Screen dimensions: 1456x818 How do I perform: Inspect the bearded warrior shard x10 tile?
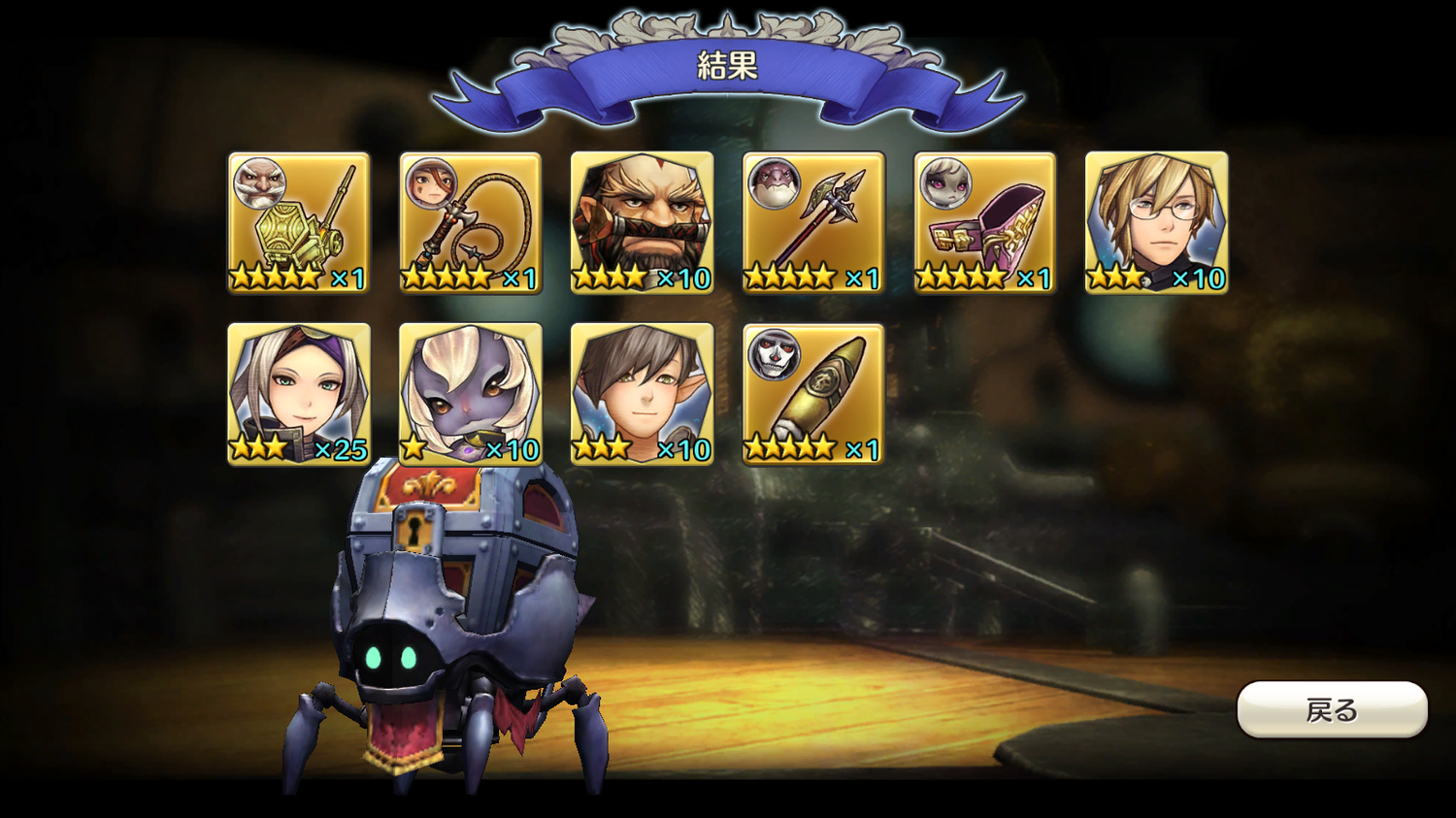coord(642,222)
